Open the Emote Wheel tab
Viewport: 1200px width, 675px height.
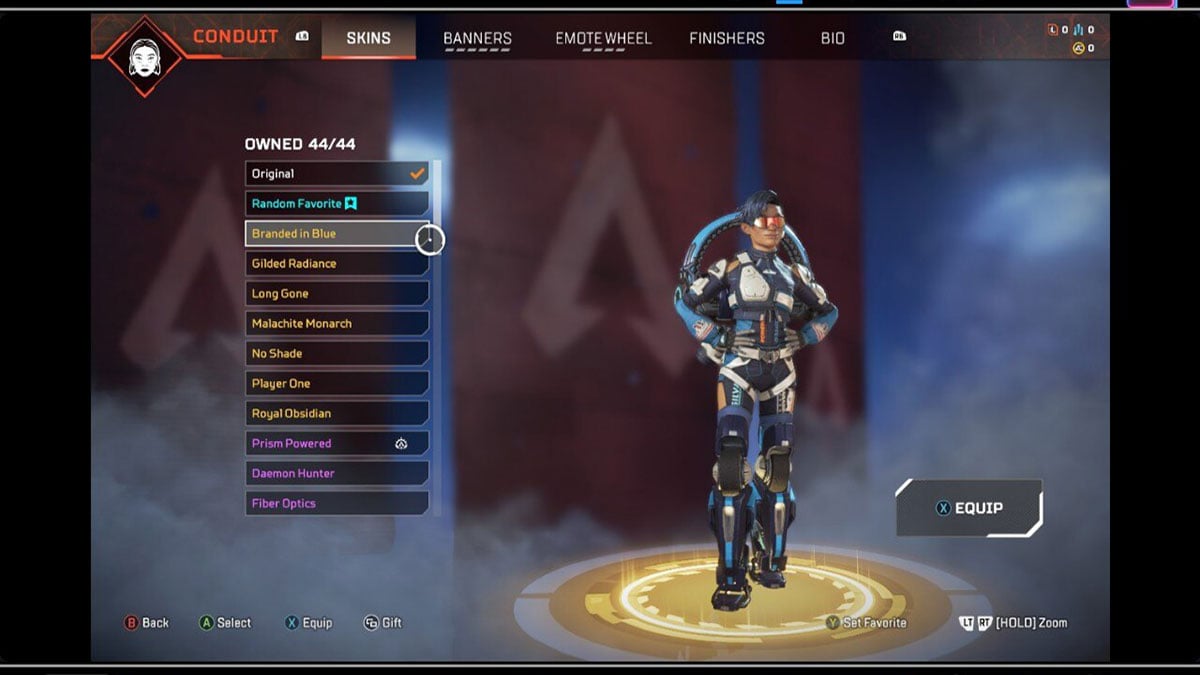click(x=603, y=38)
